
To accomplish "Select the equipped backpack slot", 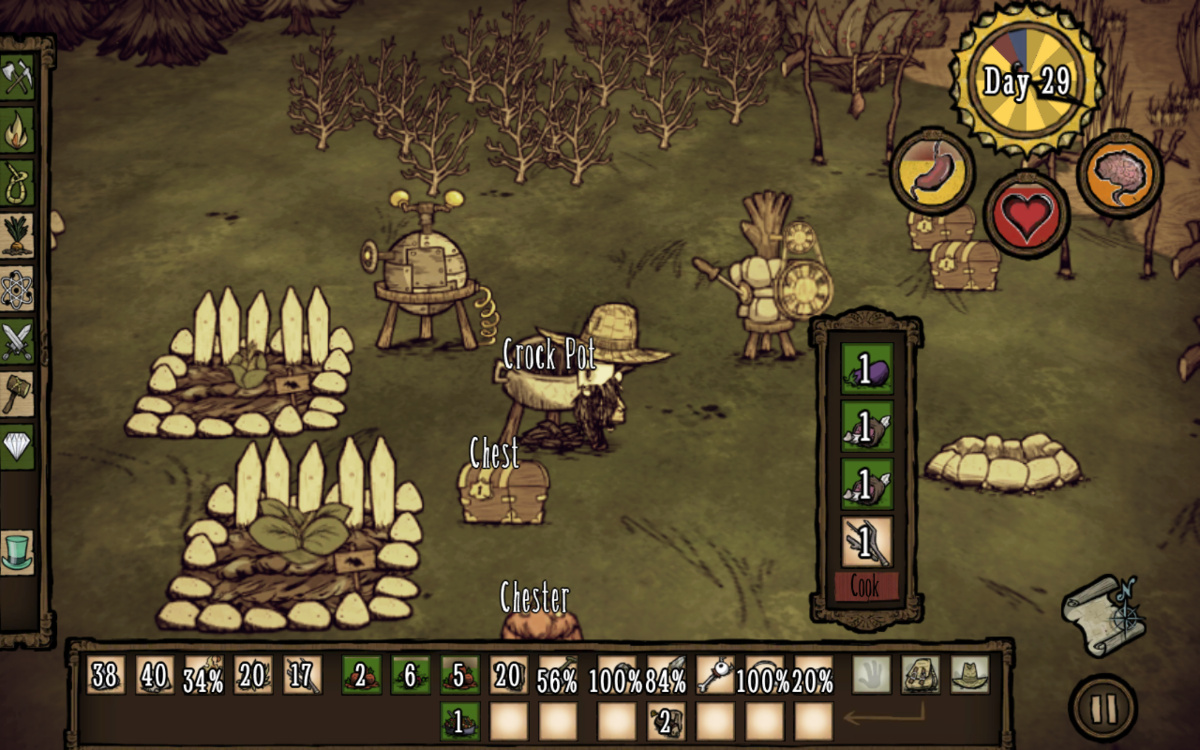I will tap(920, 675).
